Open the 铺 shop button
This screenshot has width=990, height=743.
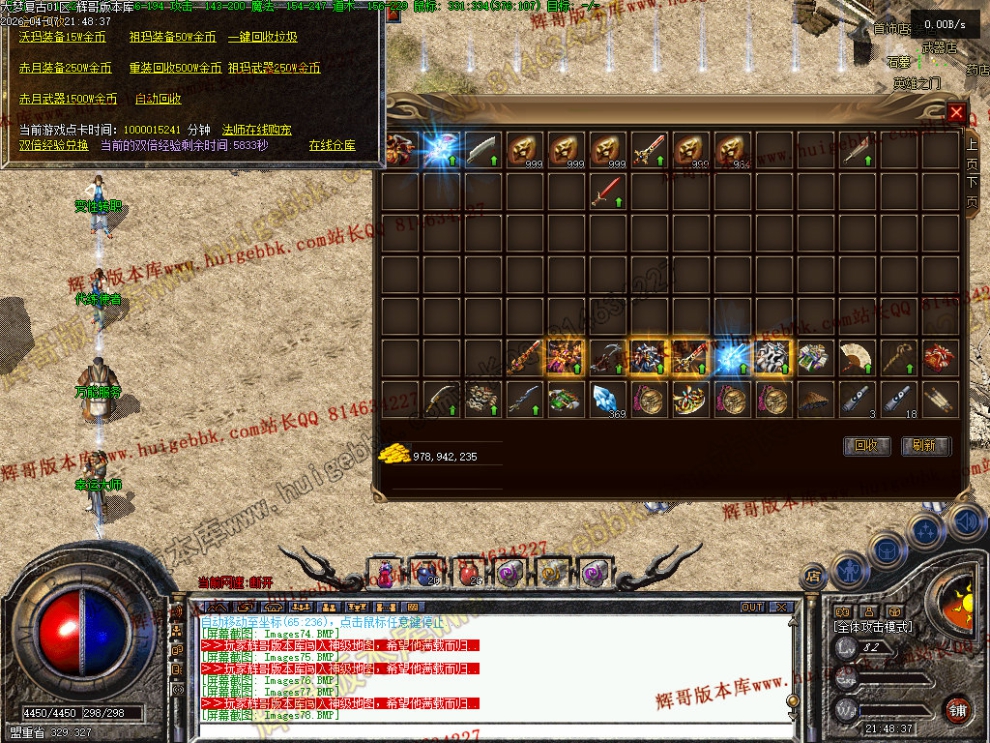[x=958, y=709]
